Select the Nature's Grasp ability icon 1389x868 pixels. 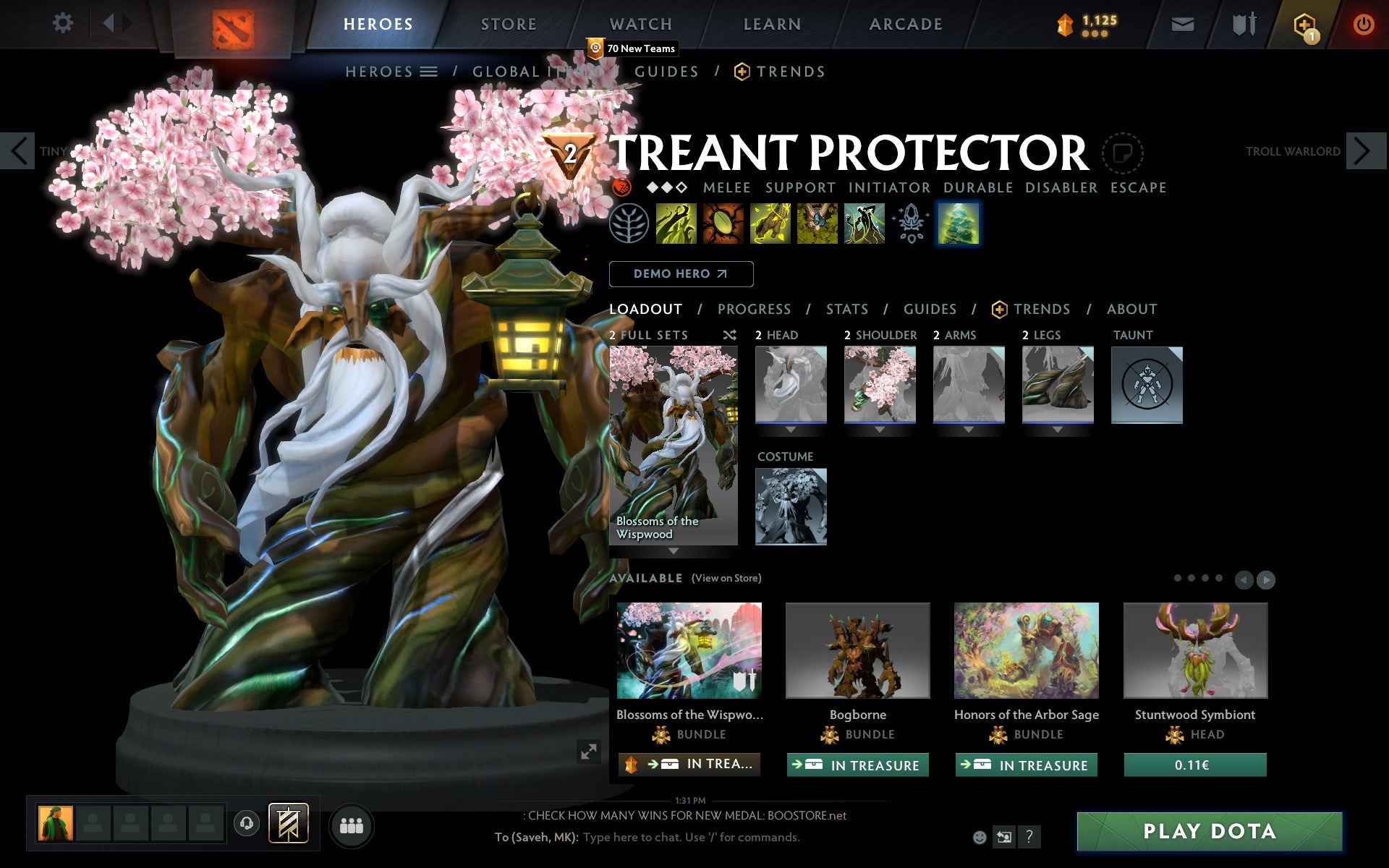click(677, 224)
